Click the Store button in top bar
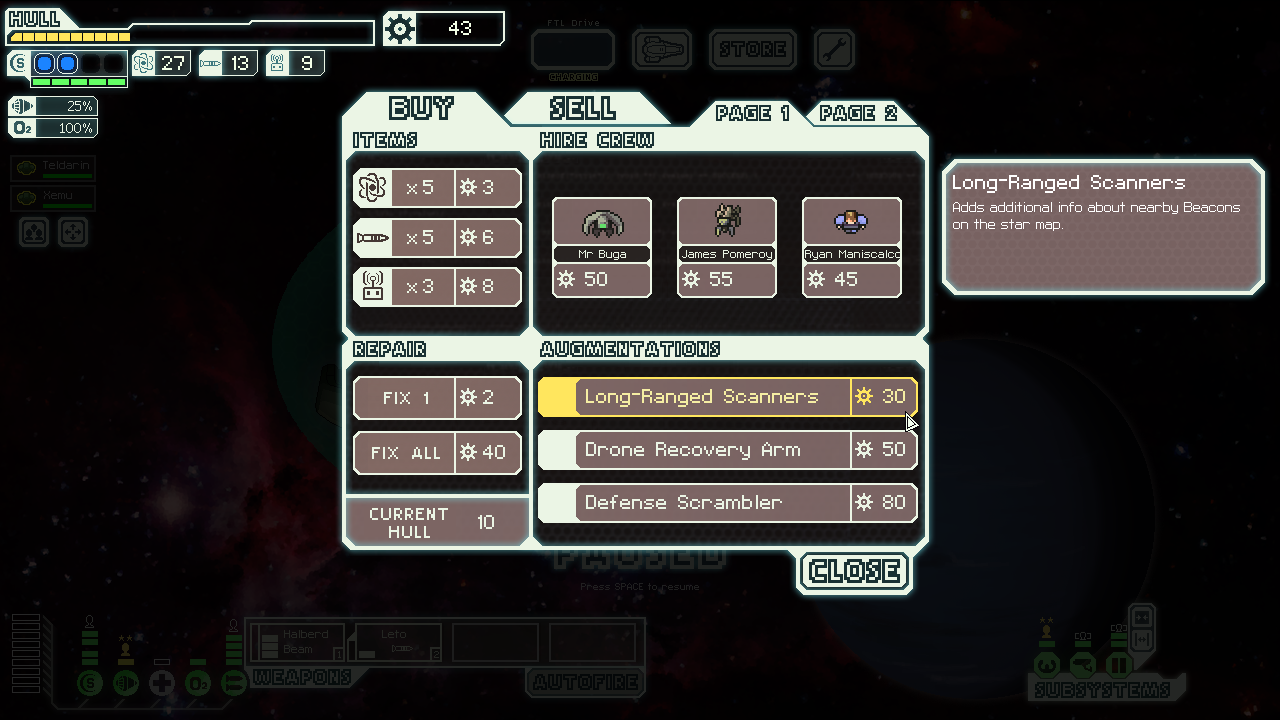Screen dimensions: 1280x720 pyautogui.click(x=753, y=49)
